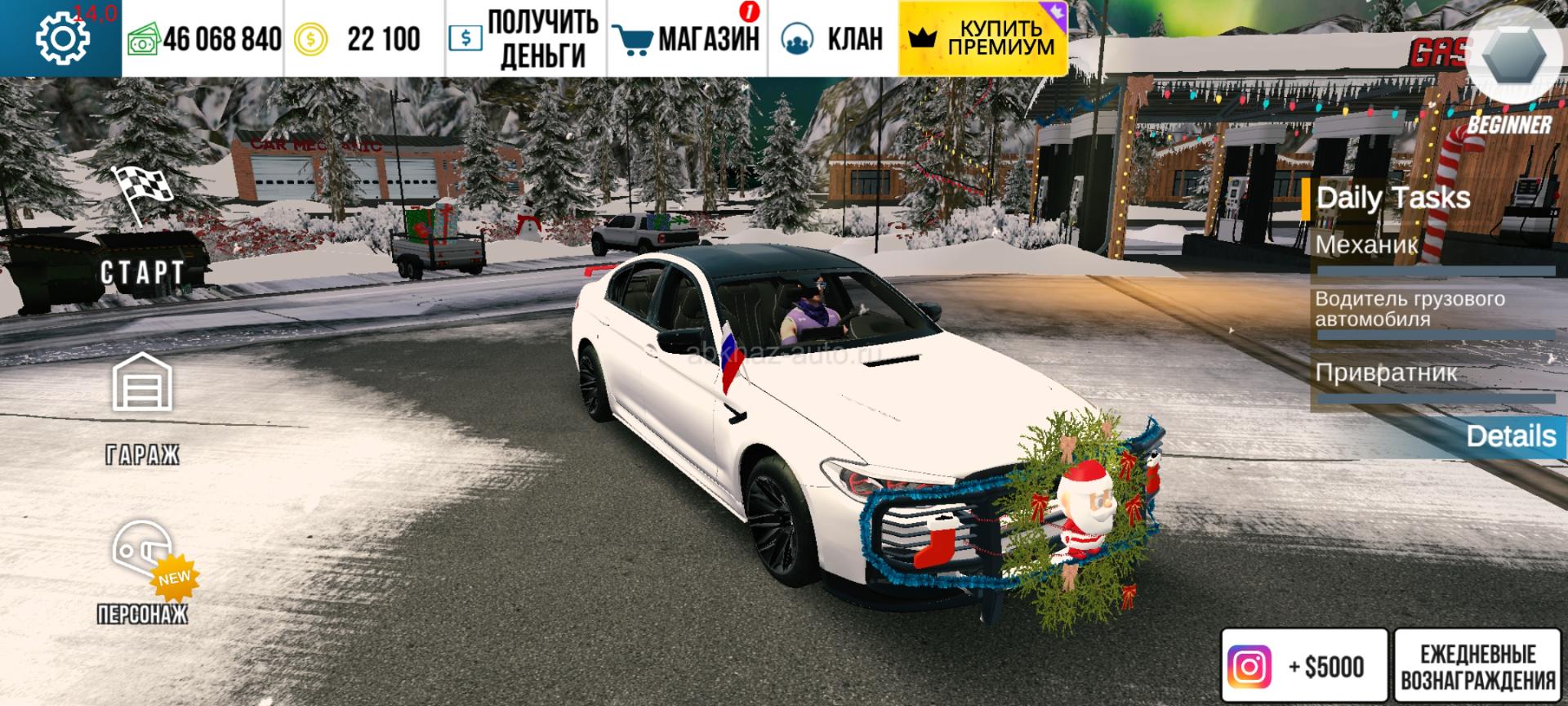Viewport: 1568px width, 706px height.
Task: Open the МАГАЗИН shop
Action: click(x=687, y=38)
